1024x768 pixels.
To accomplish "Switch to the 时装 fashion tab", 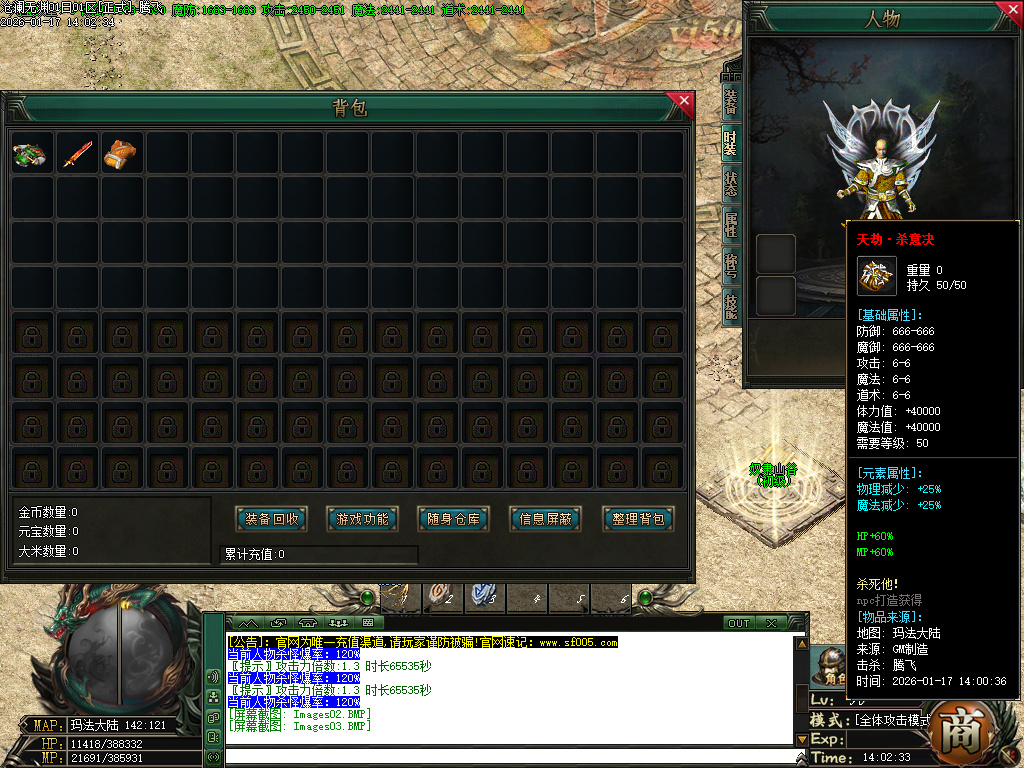I will click(732, 145).
